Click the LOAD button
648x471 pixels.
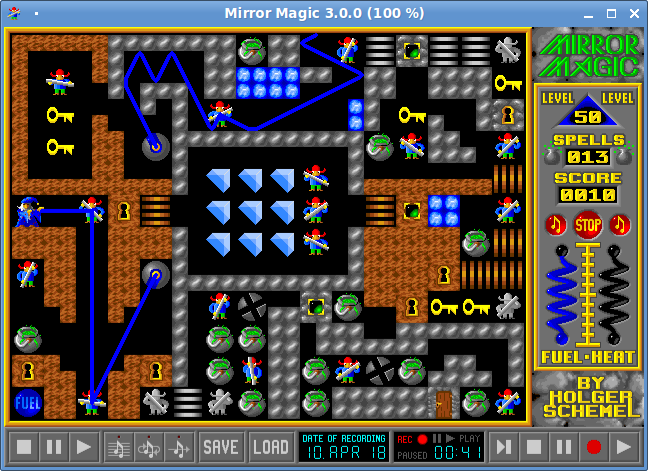pos(270,446)
